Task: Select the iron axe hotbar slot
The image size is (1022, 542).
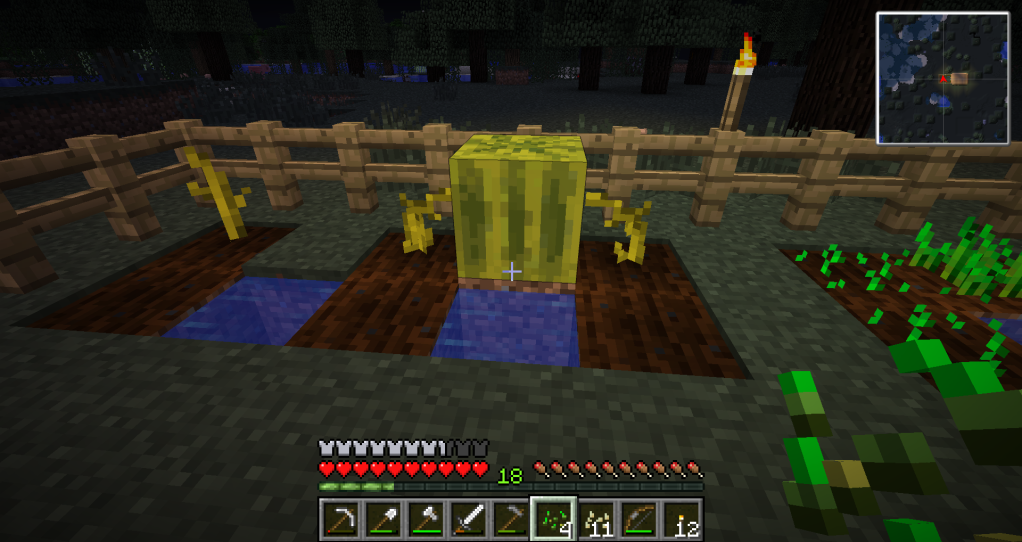Action: pos(427,518)
